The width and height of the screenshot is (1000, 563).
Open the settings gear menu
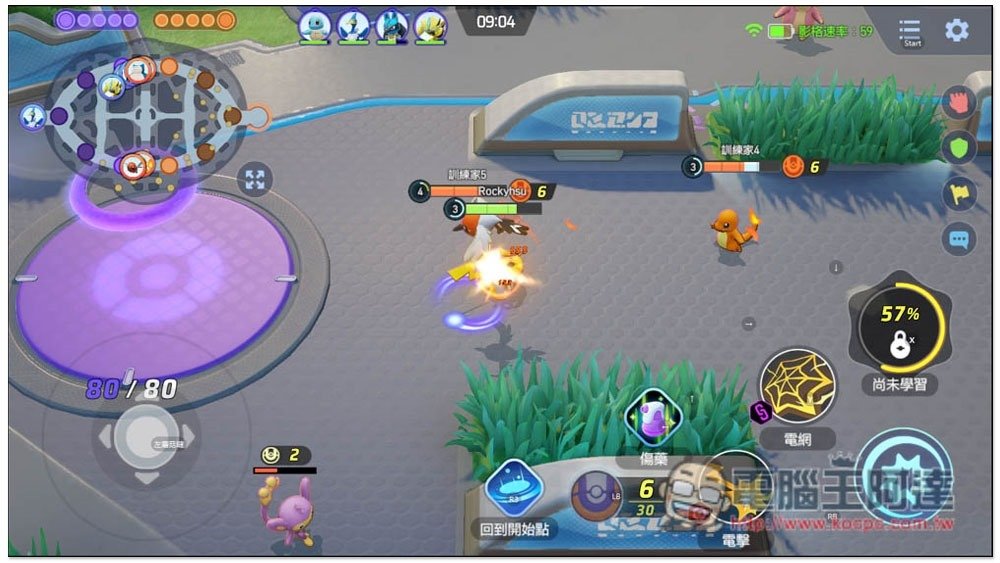coord(957,30)
